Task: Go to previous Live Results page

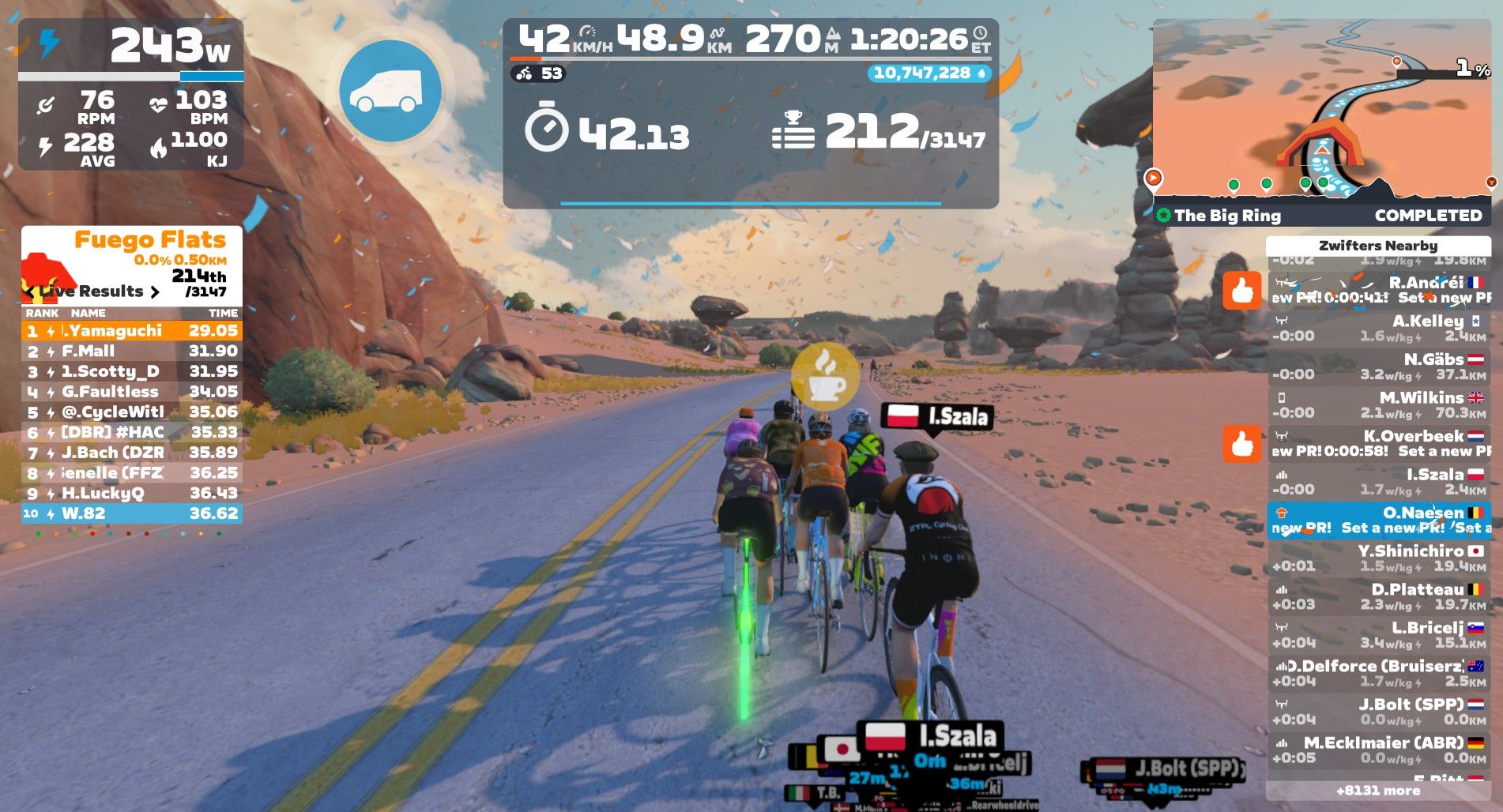Action: tap(31, 291)
